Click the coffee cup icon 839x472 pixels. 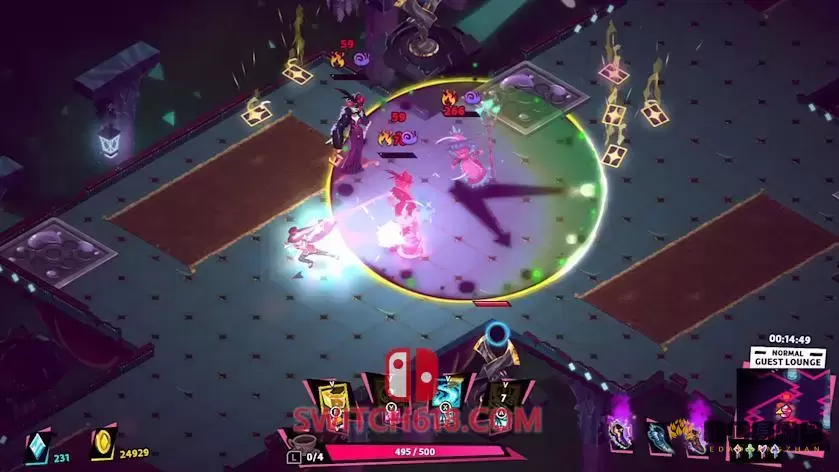pyautogui.click(x=297, y=440)
